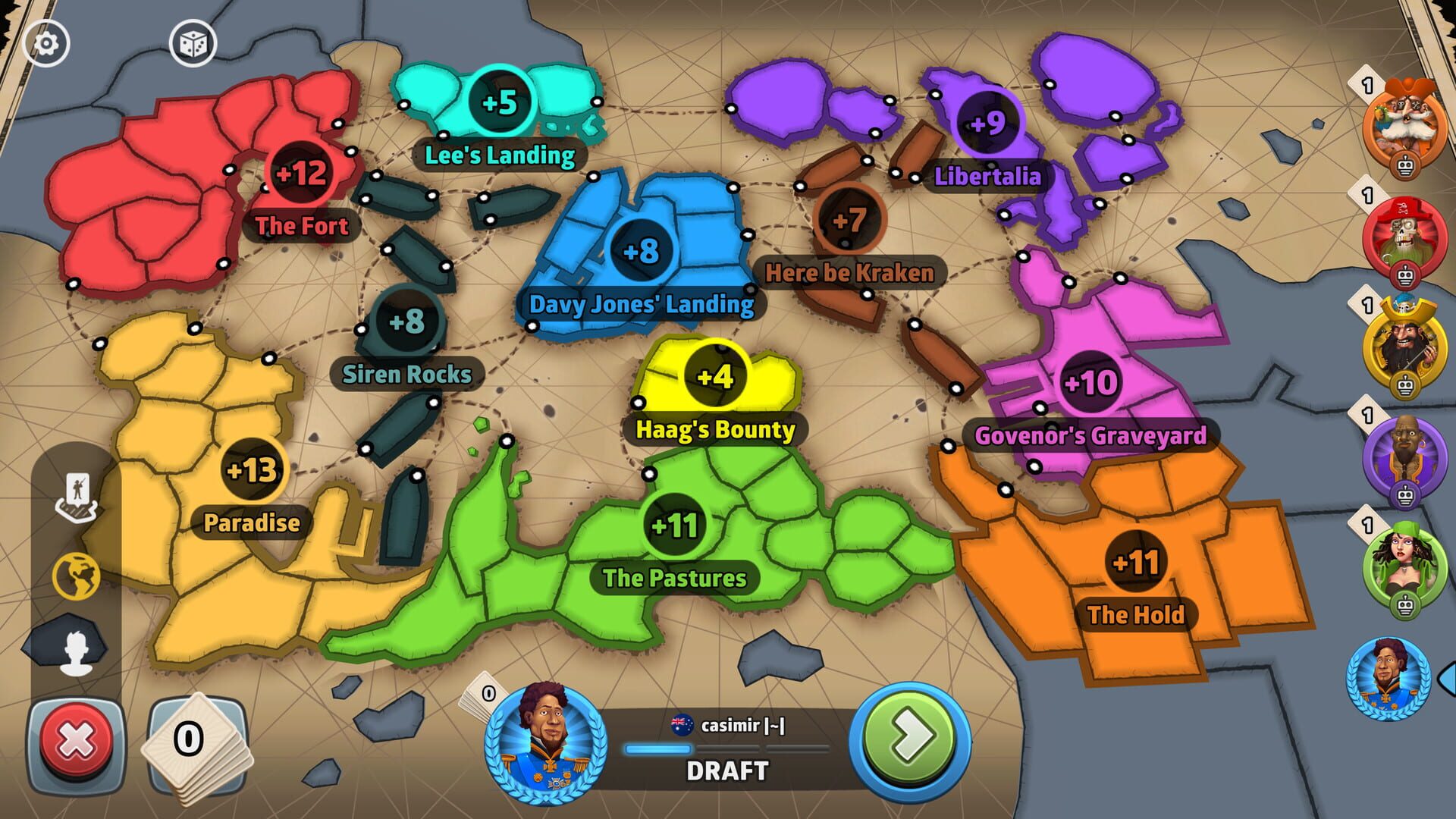
Task: Open the settings gear
Action: [45, 43]
